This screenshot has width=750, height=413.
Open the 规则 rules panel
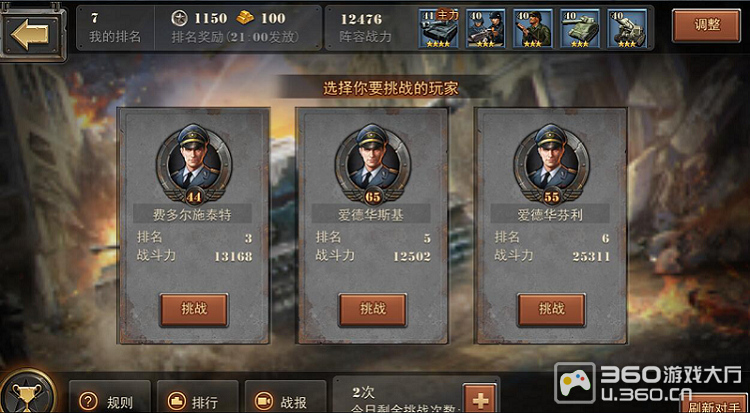click(x=109, y=400)
